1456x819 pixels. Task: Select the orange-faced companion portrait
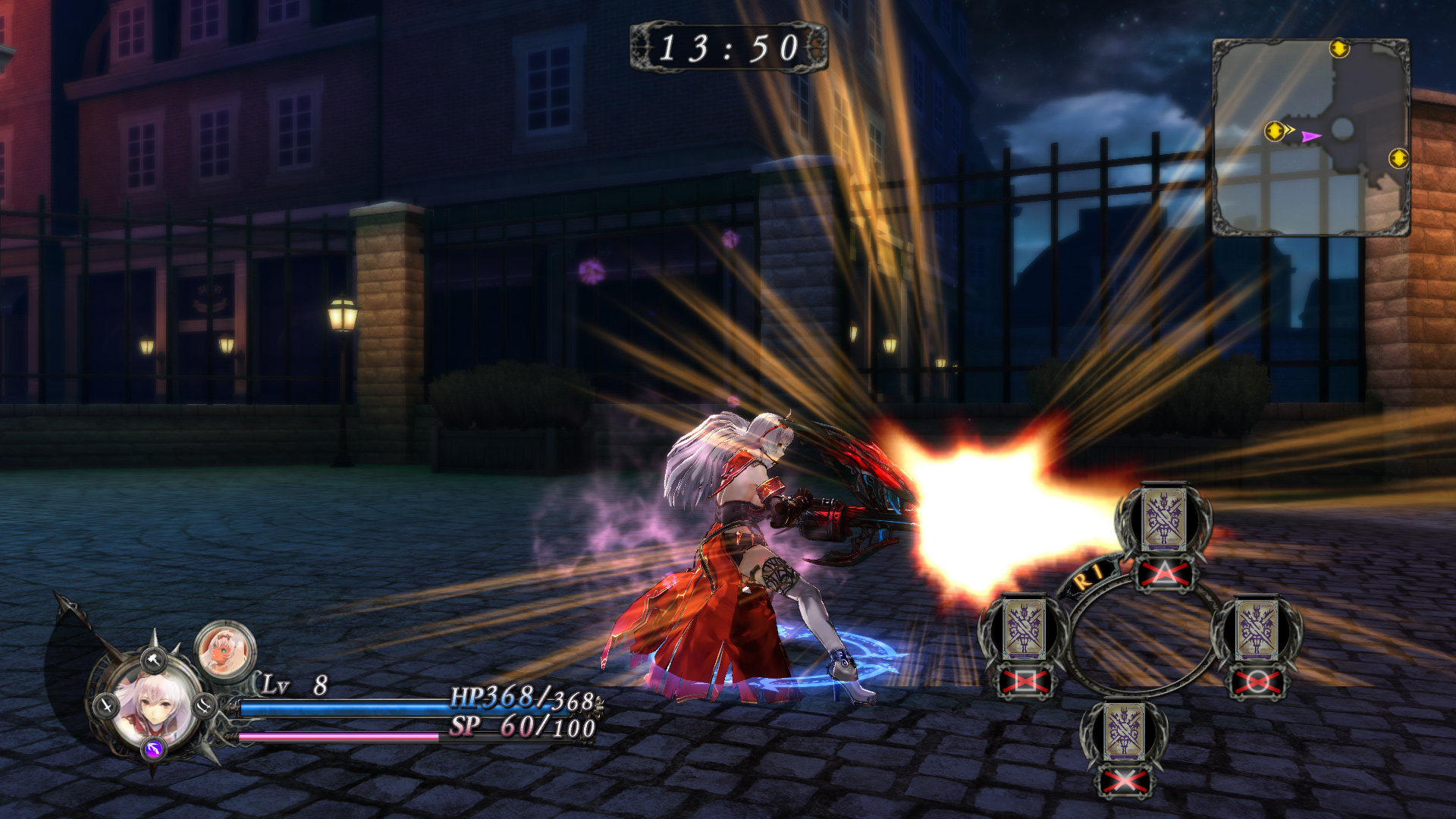(225, 648)
